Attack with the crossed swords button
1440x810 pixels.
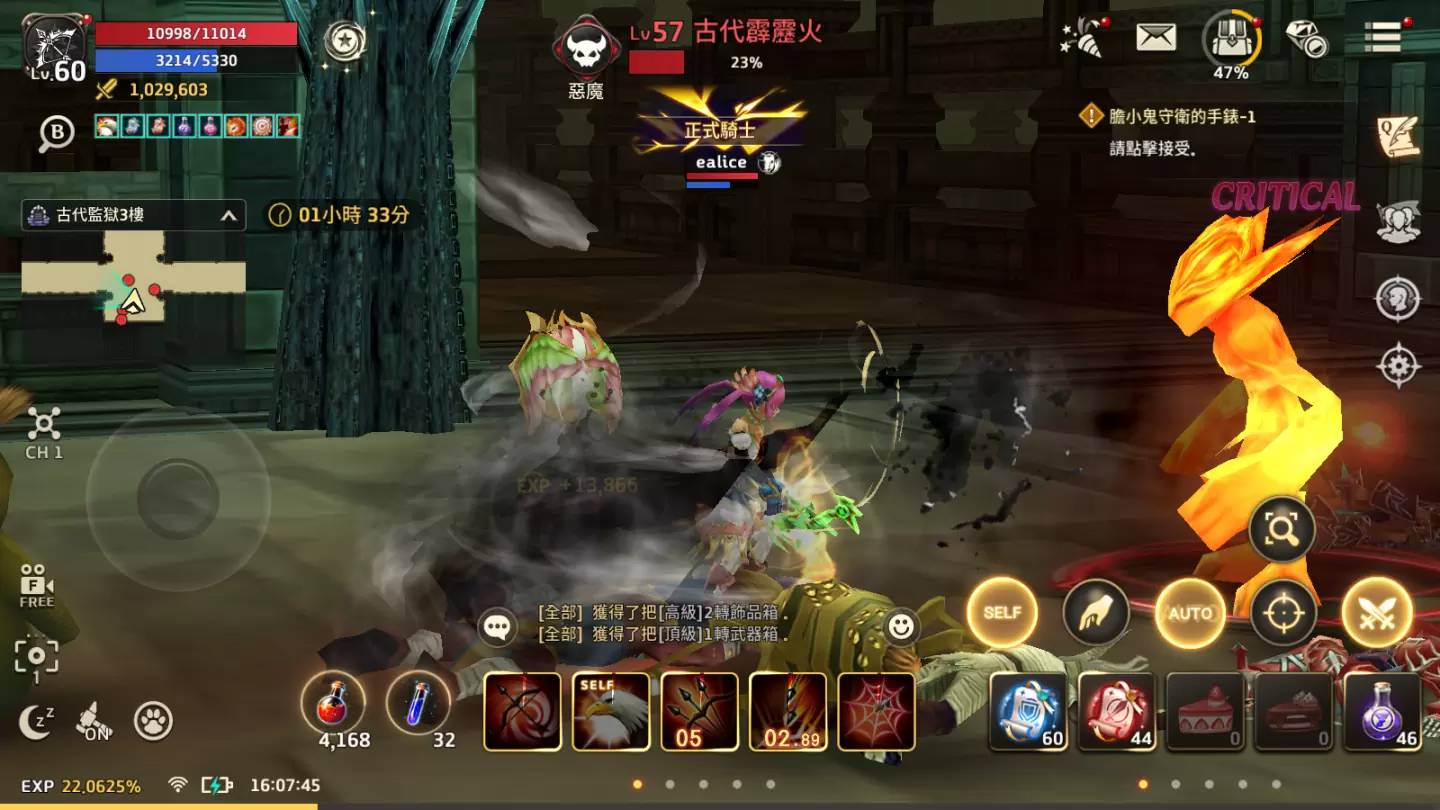[1377, 613]
